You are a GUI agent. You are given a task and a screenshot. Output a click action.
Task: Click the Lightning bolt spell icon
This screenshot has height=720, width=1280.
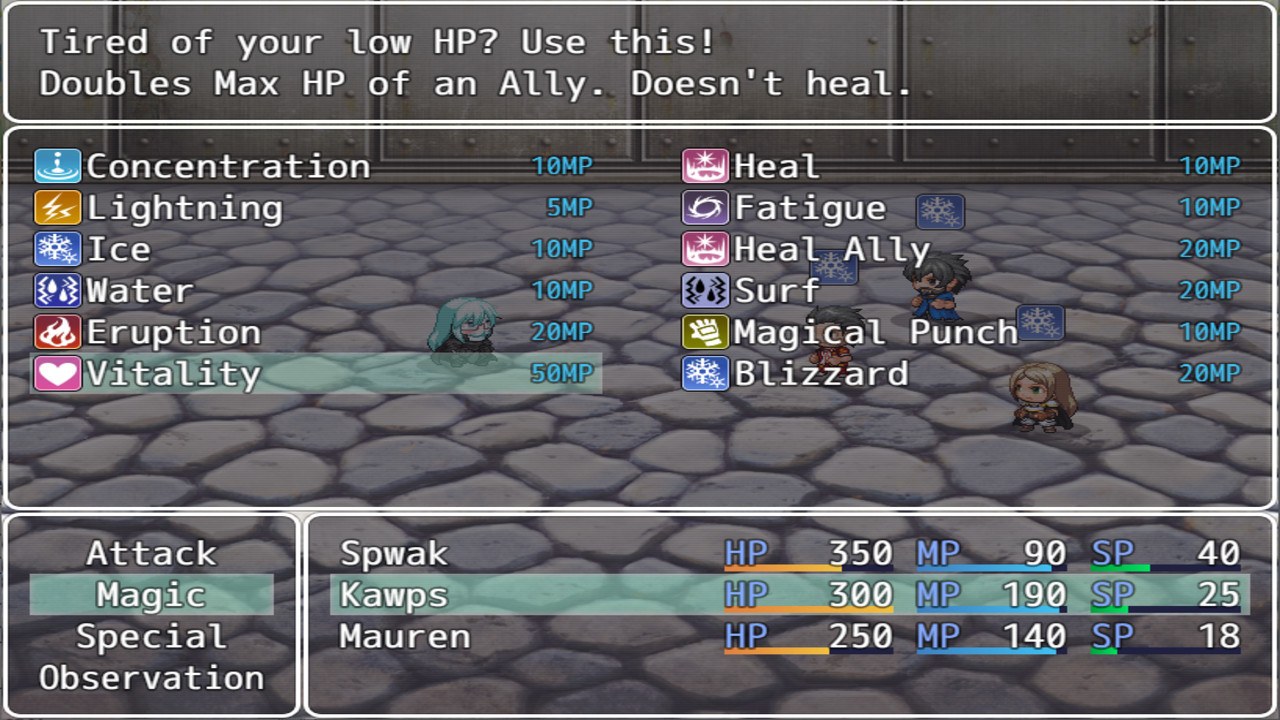click(x=57, y=207)
